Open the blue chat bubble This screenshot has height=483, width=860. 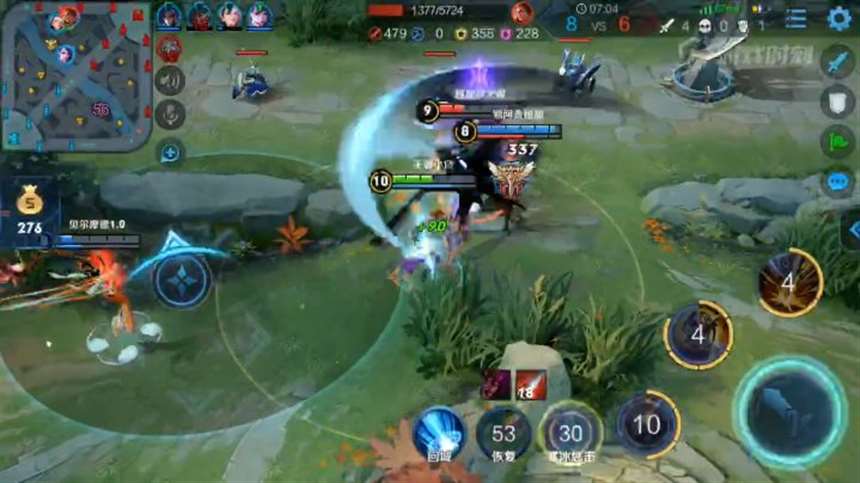click(837, 182)
